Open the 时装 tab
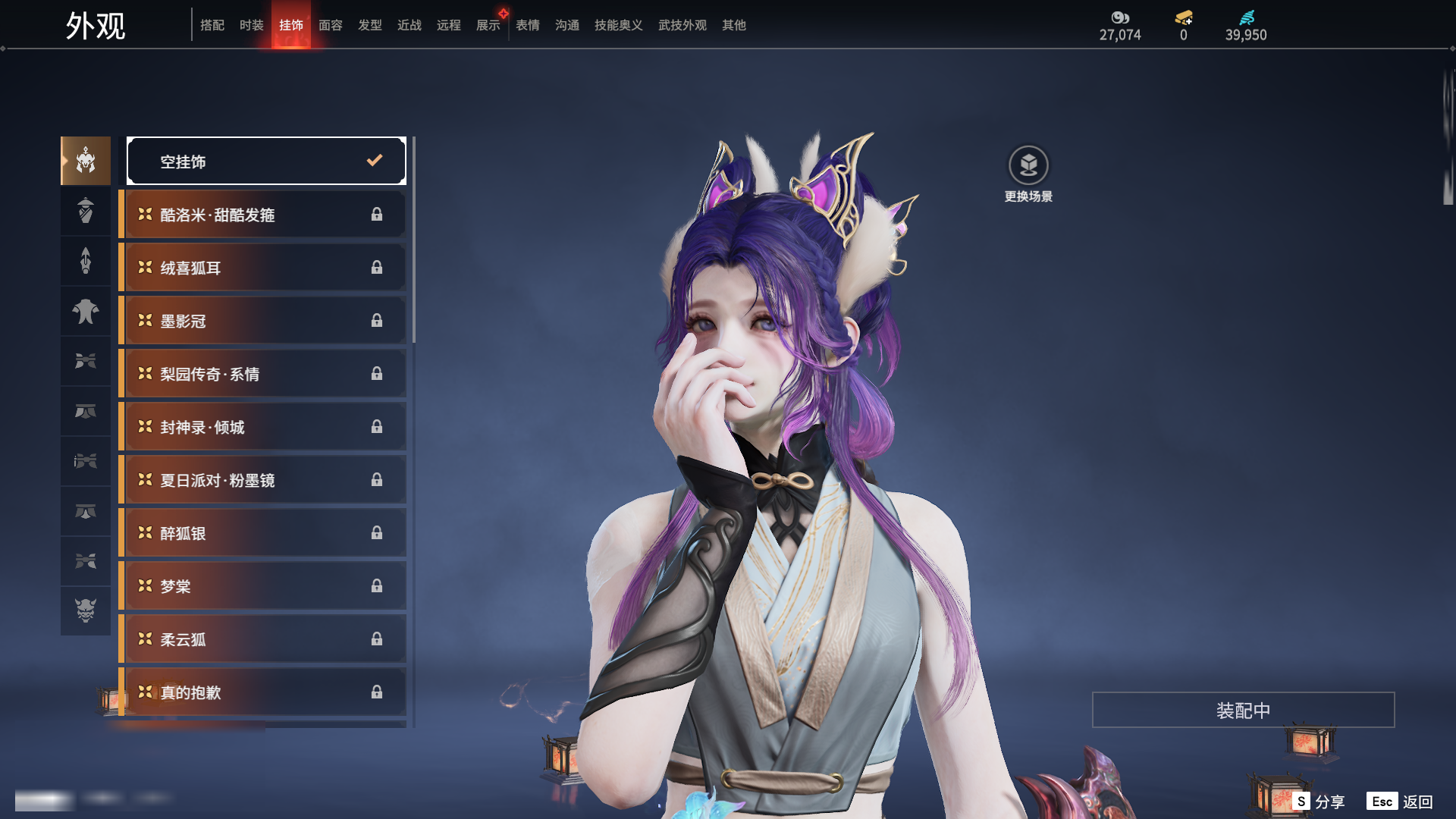 point(252,25)
